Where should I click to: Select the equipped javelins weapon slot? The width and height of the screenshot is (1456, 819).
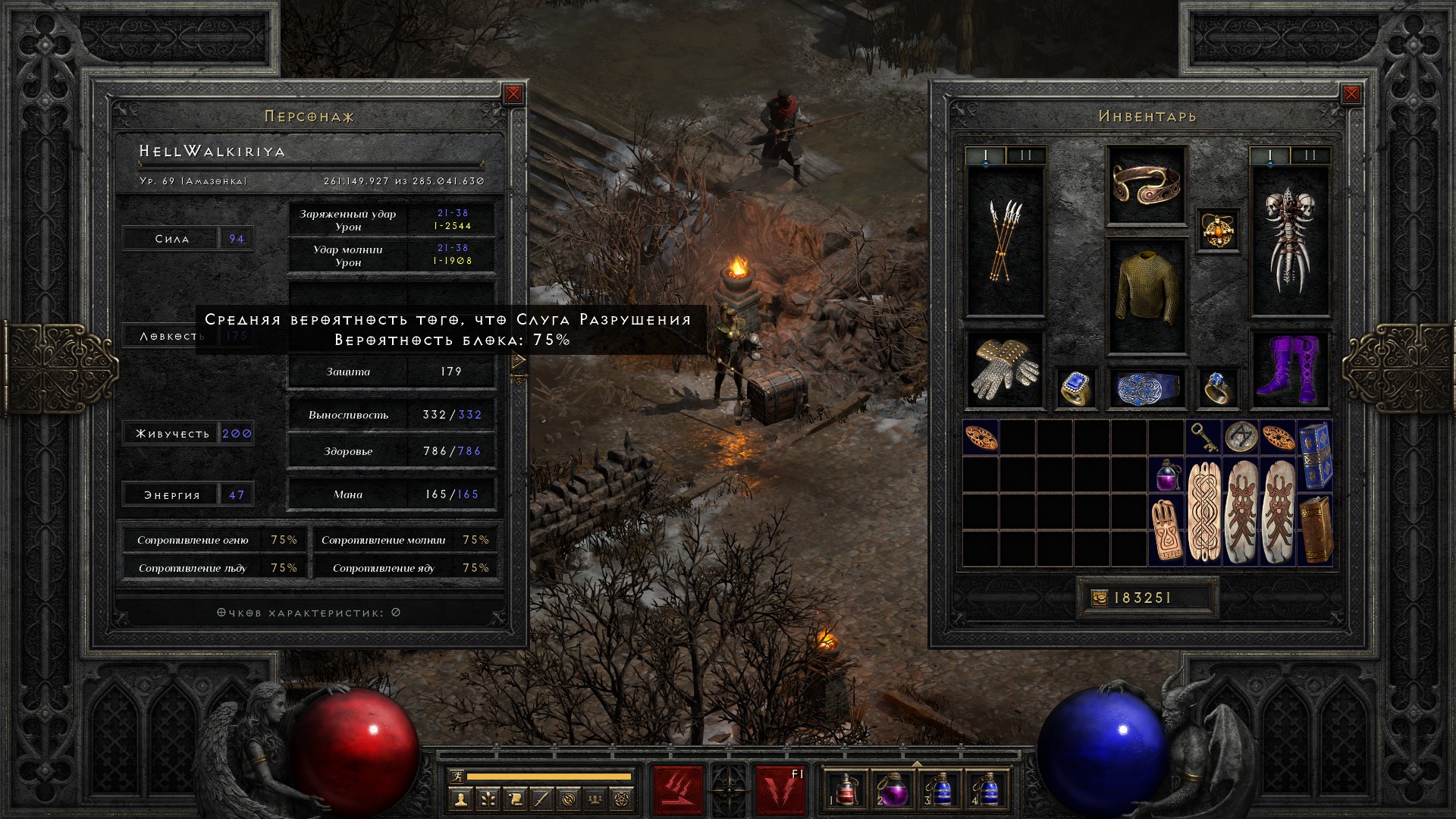tap(1005, 241)
